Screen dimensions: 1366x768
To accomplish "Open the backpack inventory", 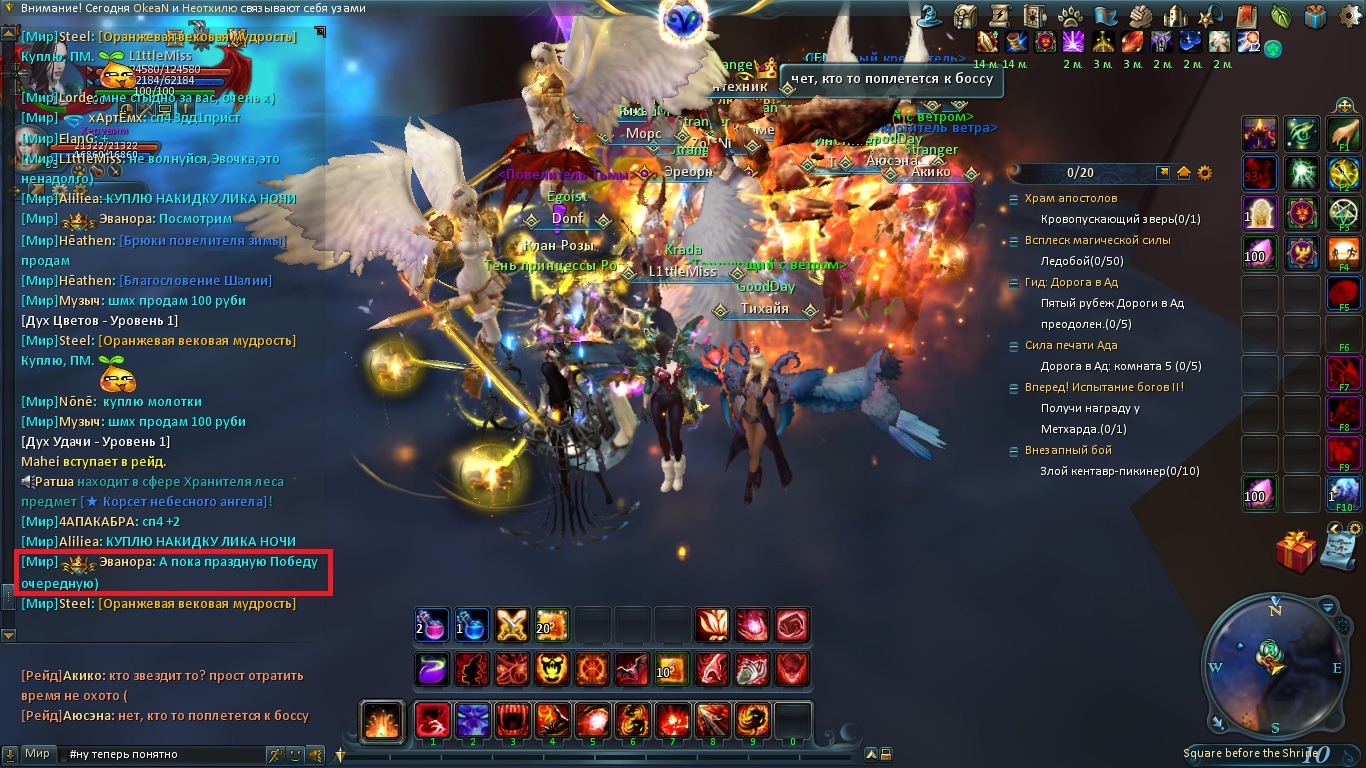I will coord(965,15).
